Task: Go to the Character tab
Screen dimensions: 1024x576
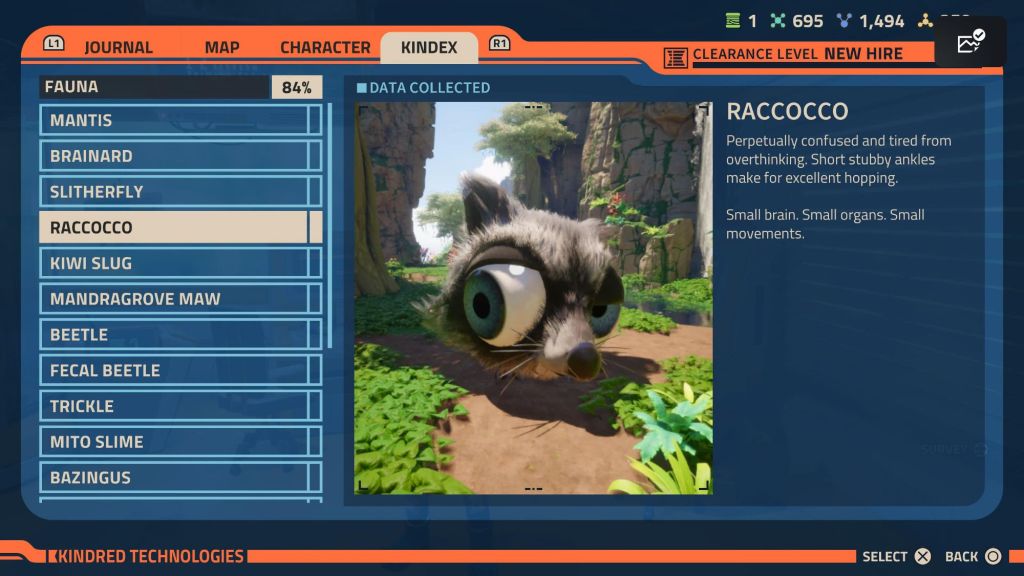Action: click(325, 47)
